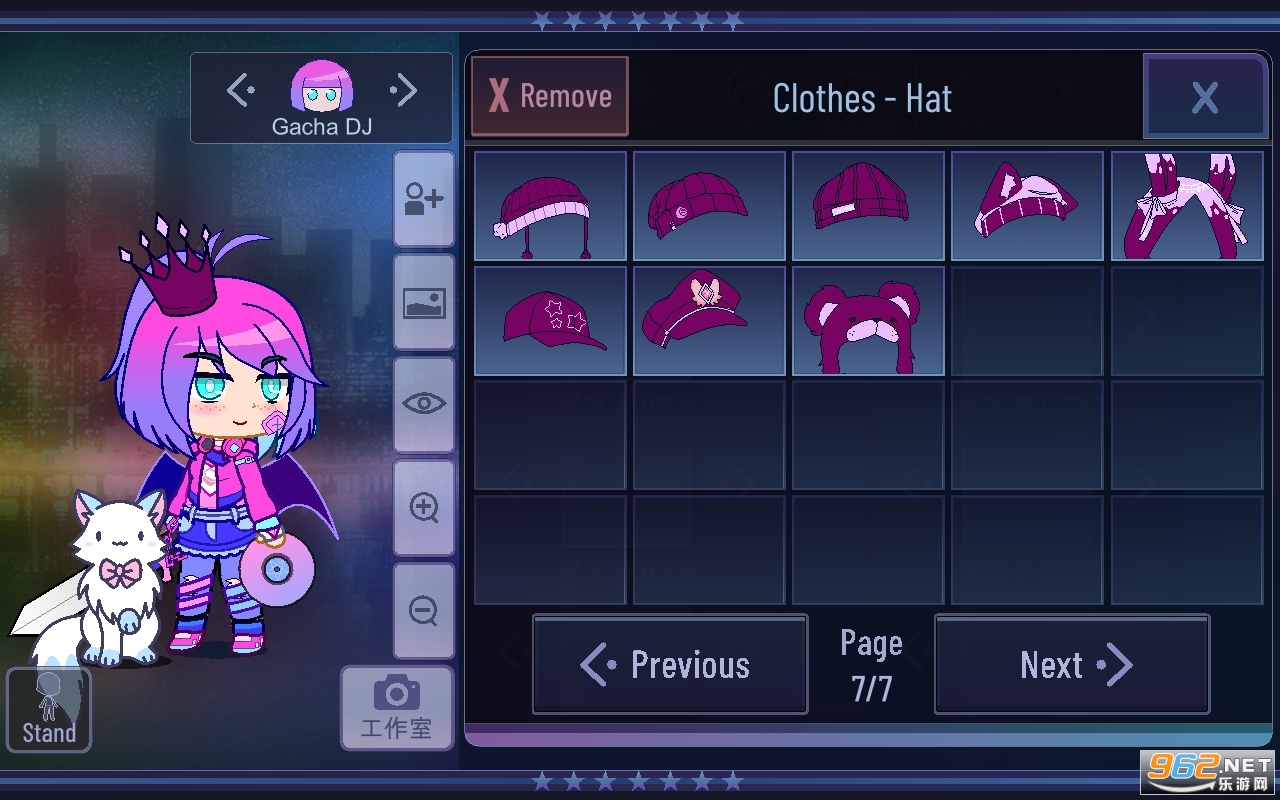Open the background picture selector

click(424, 302)
